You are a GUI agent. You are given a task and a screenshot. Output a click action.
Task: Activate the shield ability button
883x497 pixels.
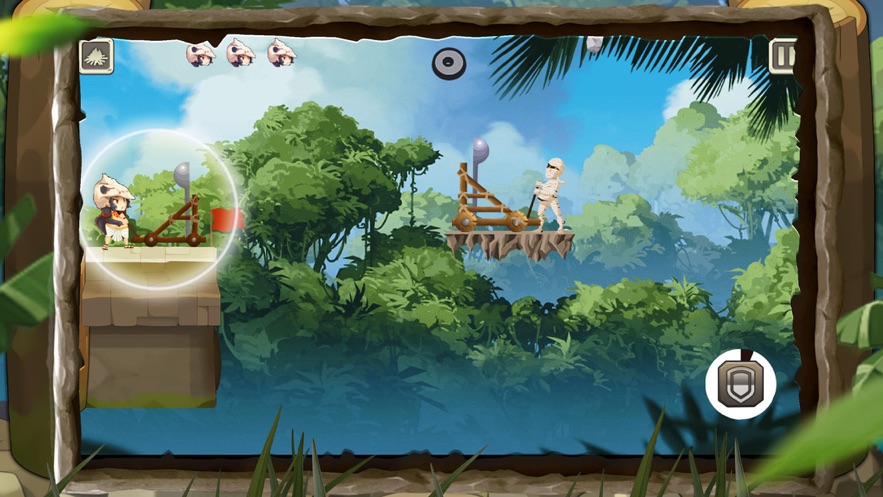point(740,384)
